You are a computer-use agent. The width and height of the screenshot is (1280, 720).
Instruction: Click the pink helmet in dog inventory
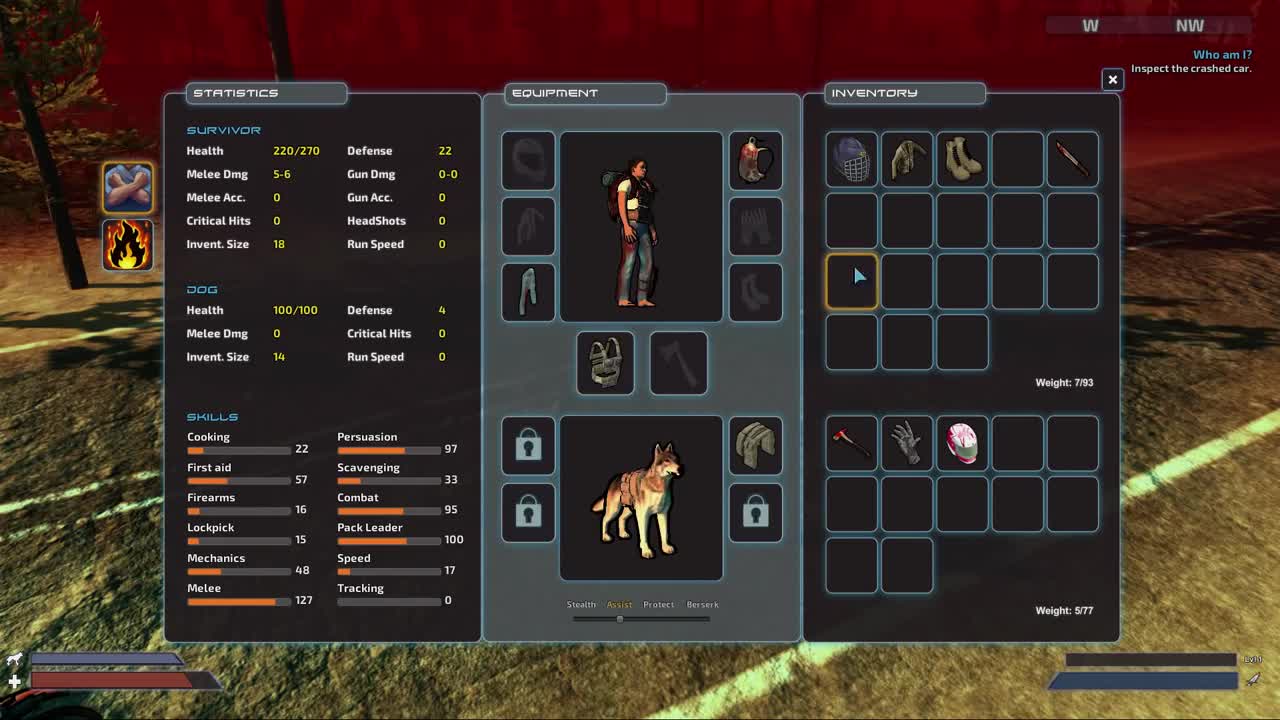coord(961,443)
